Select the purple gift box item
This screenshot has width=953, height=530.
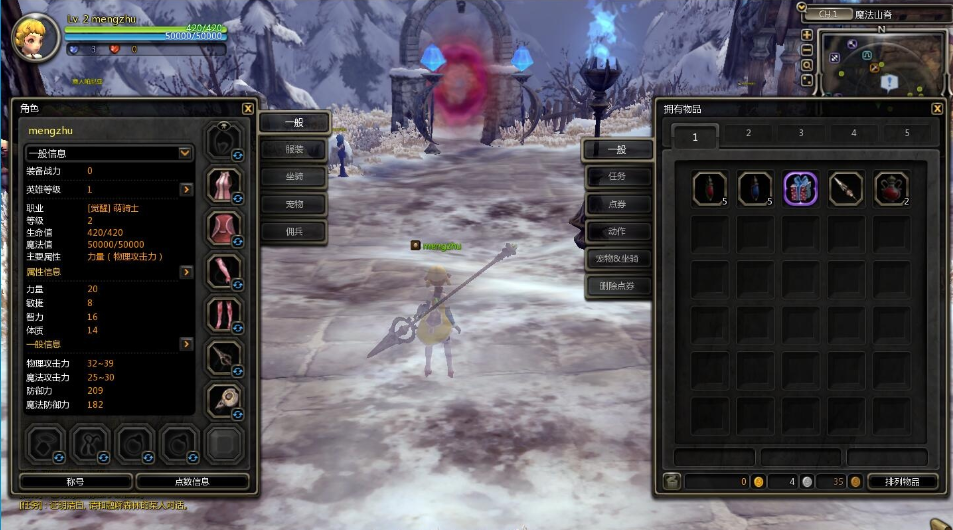800,188
